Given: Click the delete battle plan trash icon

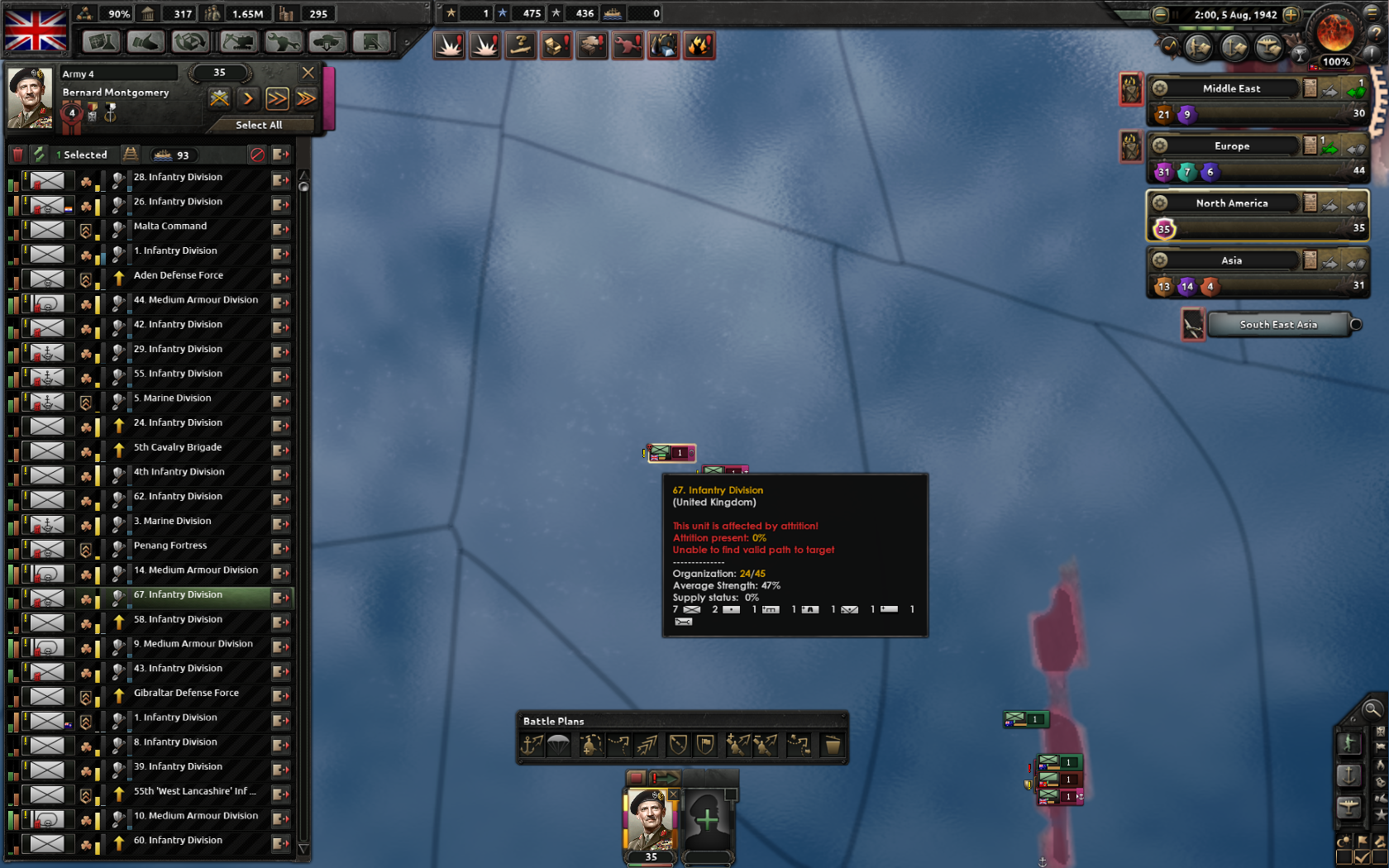Looking at the screenshot, I should point(833,745).
